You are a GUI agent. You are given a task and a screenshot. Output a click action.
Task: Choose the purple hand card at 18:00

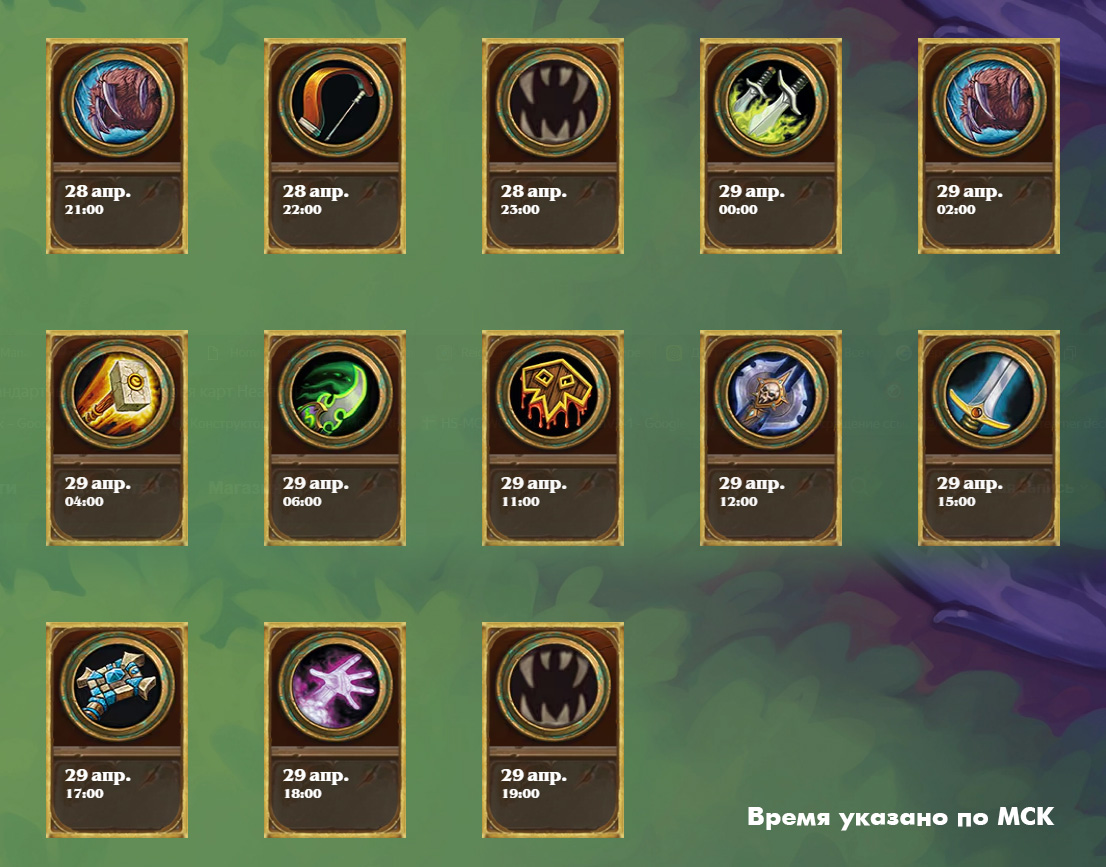335,730
